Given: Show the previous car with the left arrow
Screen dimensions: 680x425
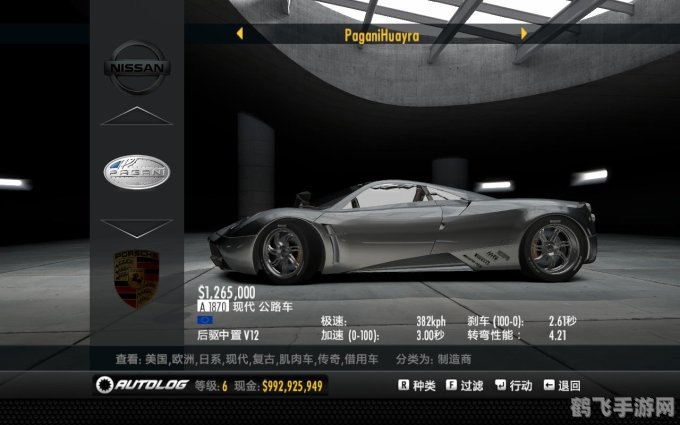Looking at the screenshot, I should tap(240, 33).
